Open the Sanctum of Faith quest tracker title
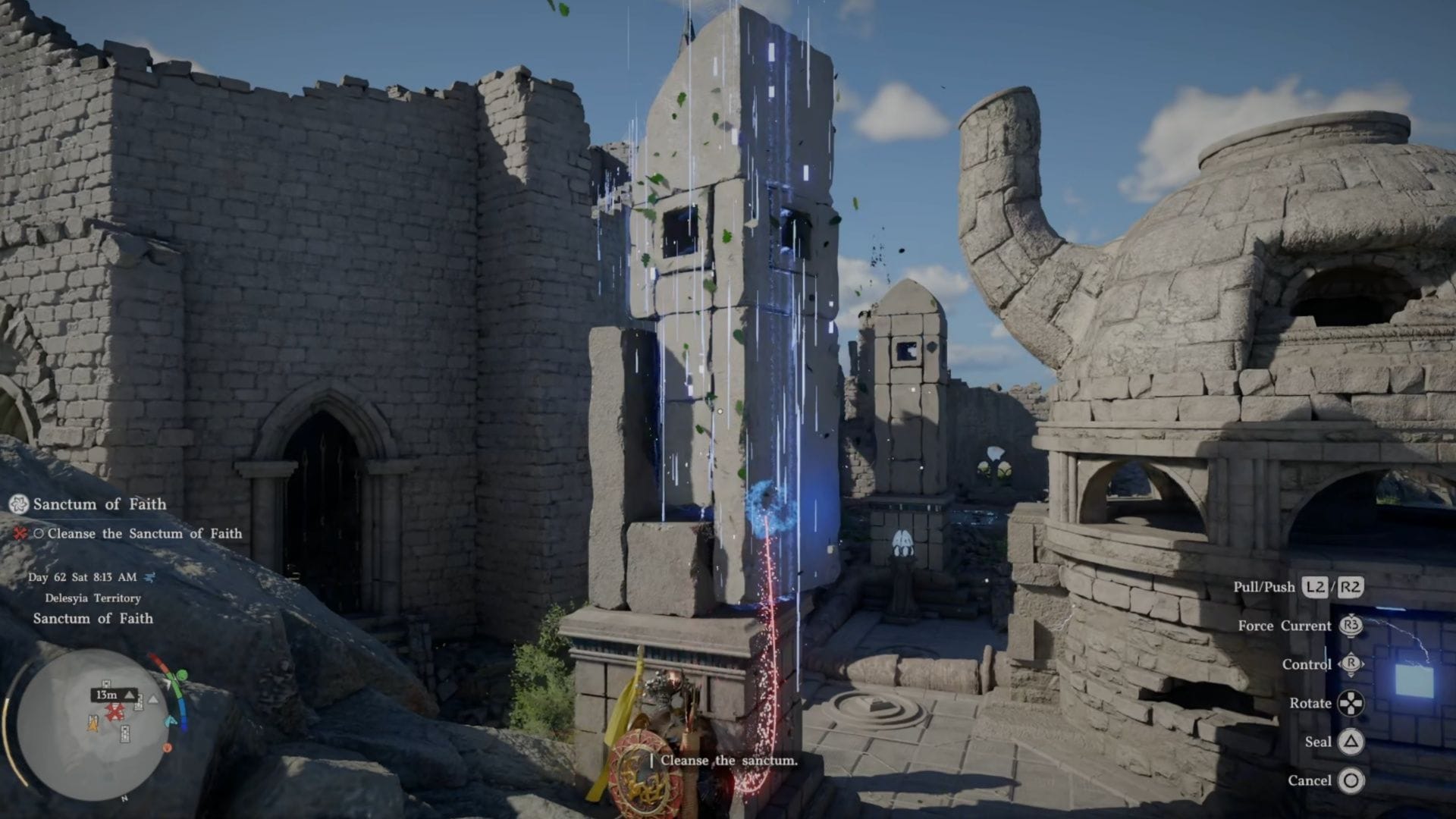 pos(99,504)
